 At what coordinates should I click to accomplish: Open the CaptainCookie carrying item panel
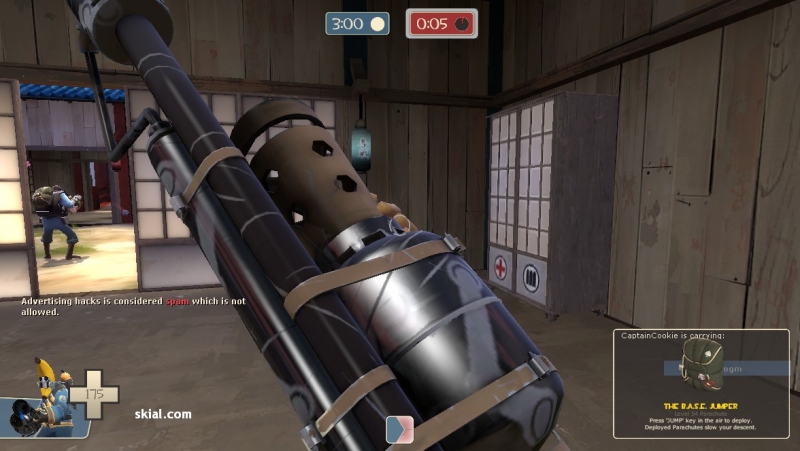coord(700,384)
